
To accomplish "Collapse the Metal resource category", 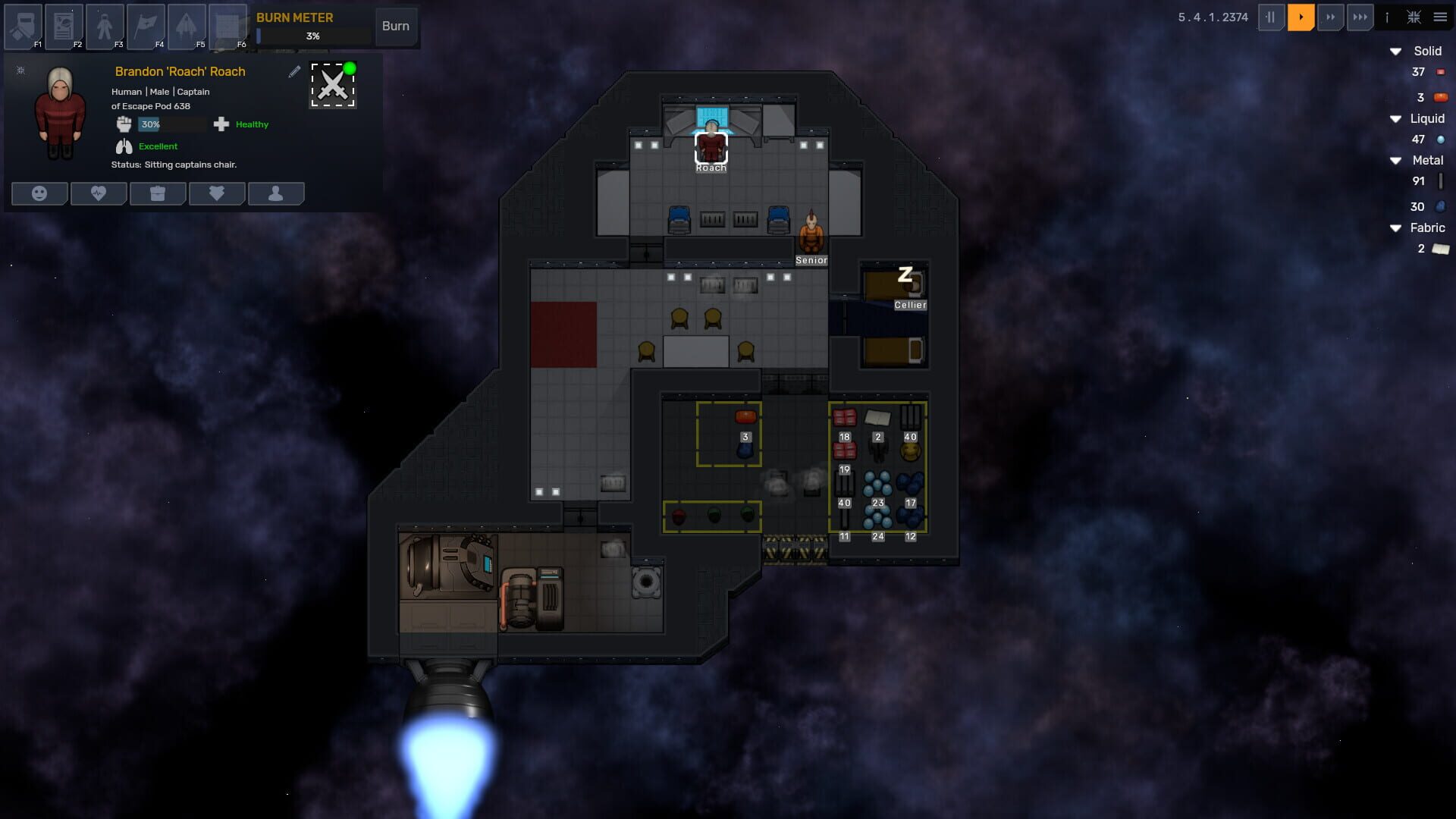I will [x=1395, y=161].
